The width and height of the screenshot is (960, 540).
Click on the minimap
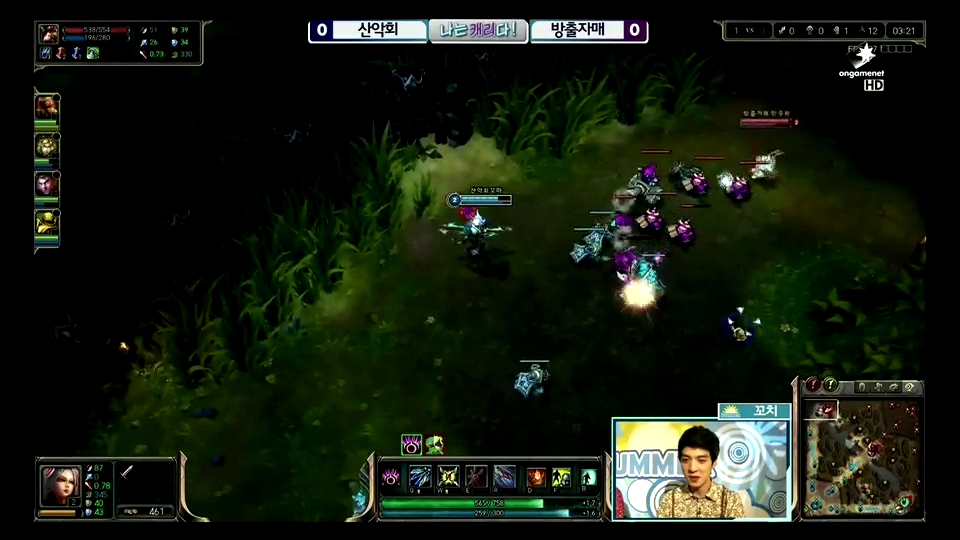[861, 457]
